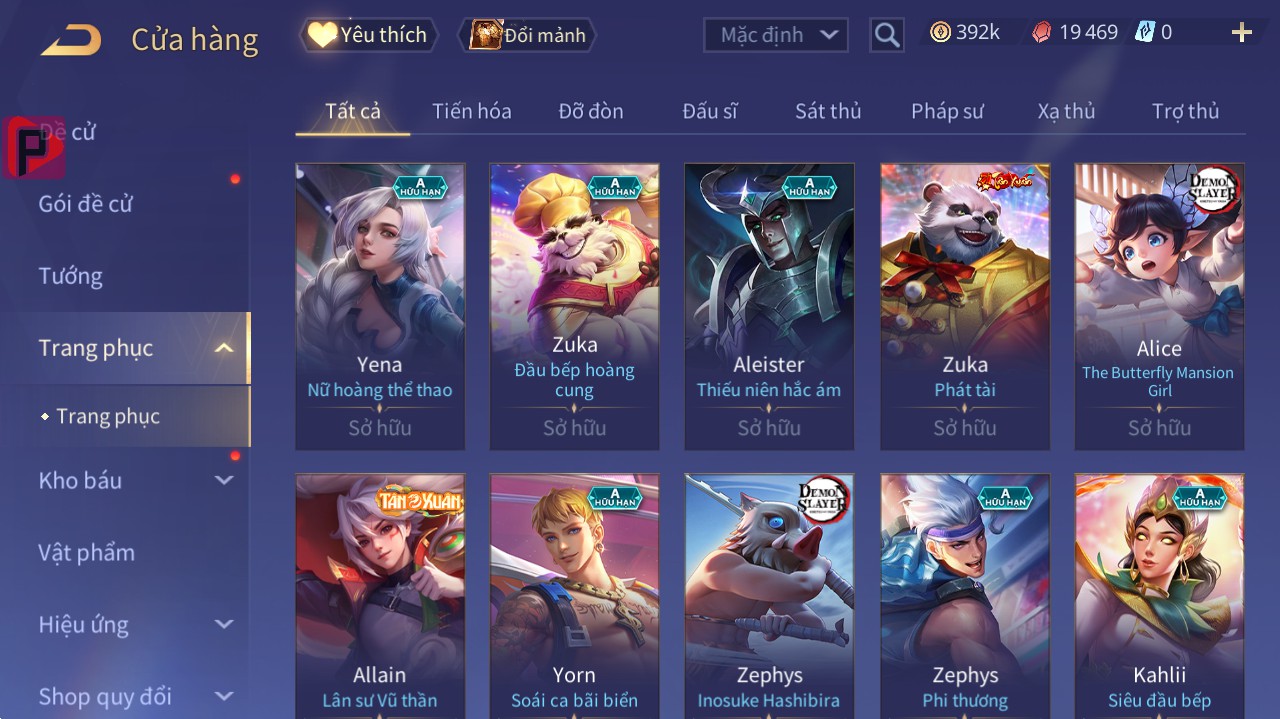The image size is (1280, 719).
Task: Add currency with the plus button
Action: tap(1241, 33)
